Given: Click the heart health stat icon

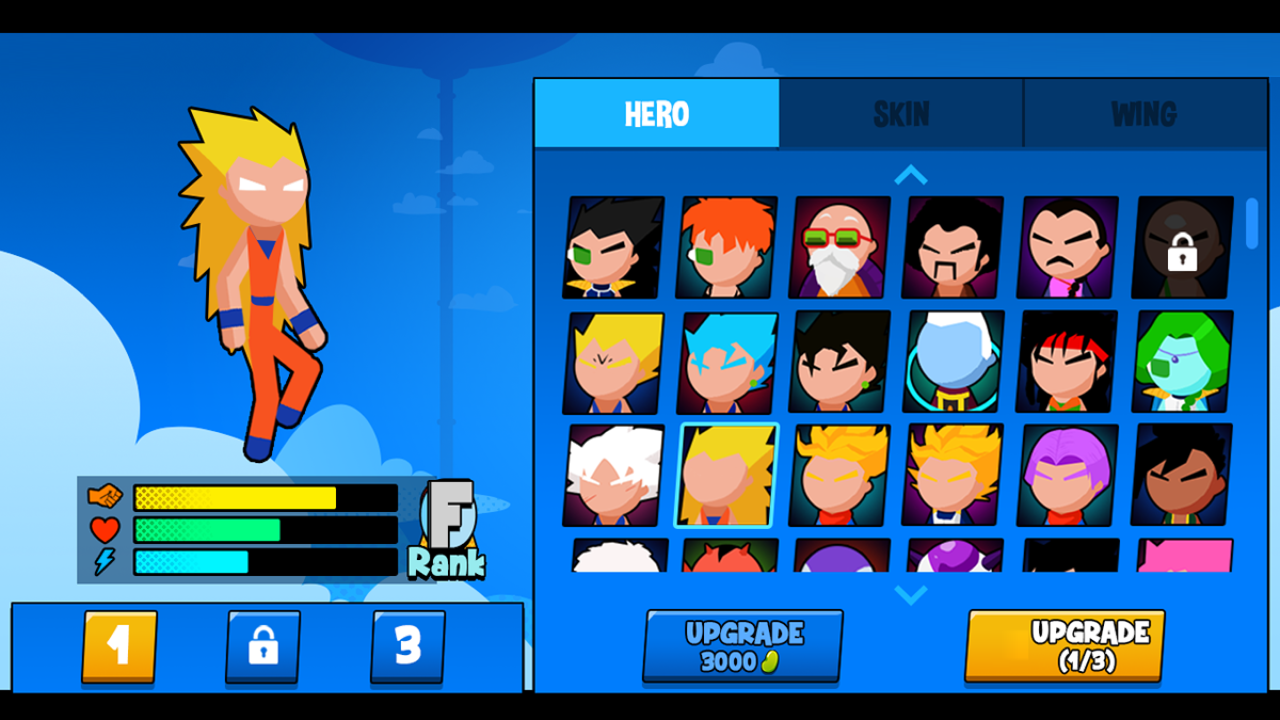Looking at the screenshot, I should (x=105, y=530).
